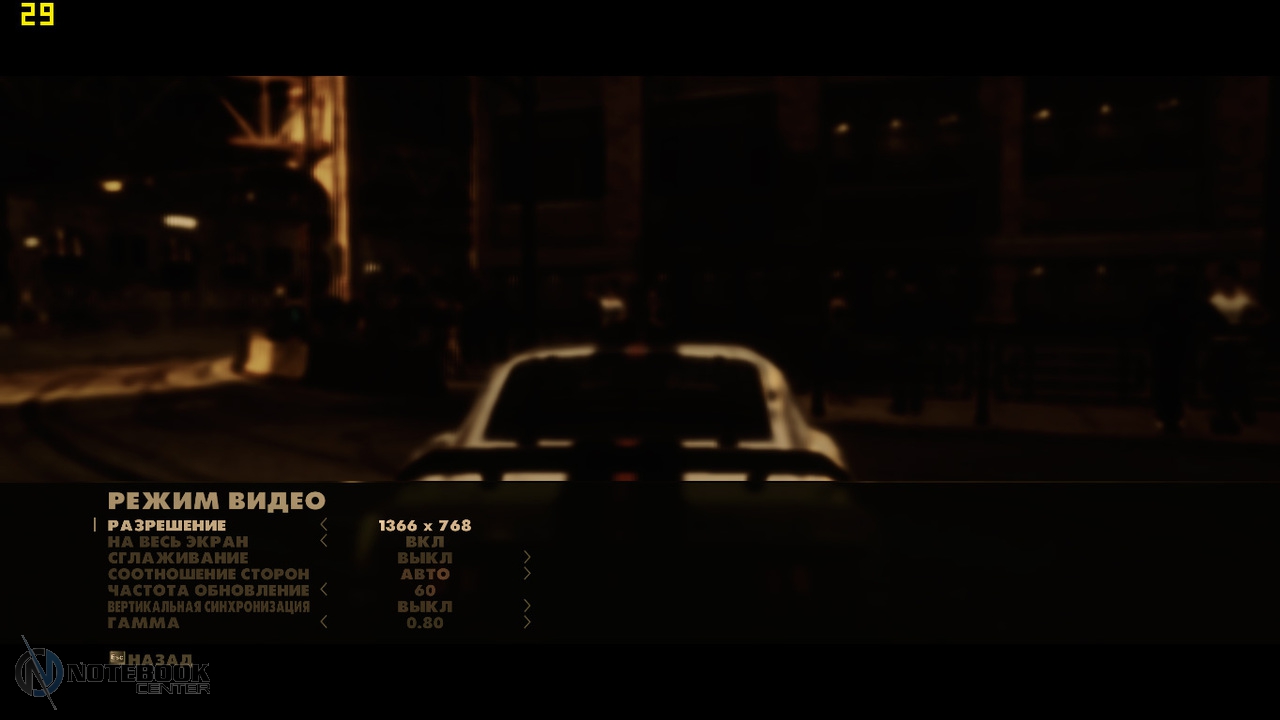Select the Соотношение сторон (aspect ratio) row
The image size is (1280, 720).
tap(208, 574)
